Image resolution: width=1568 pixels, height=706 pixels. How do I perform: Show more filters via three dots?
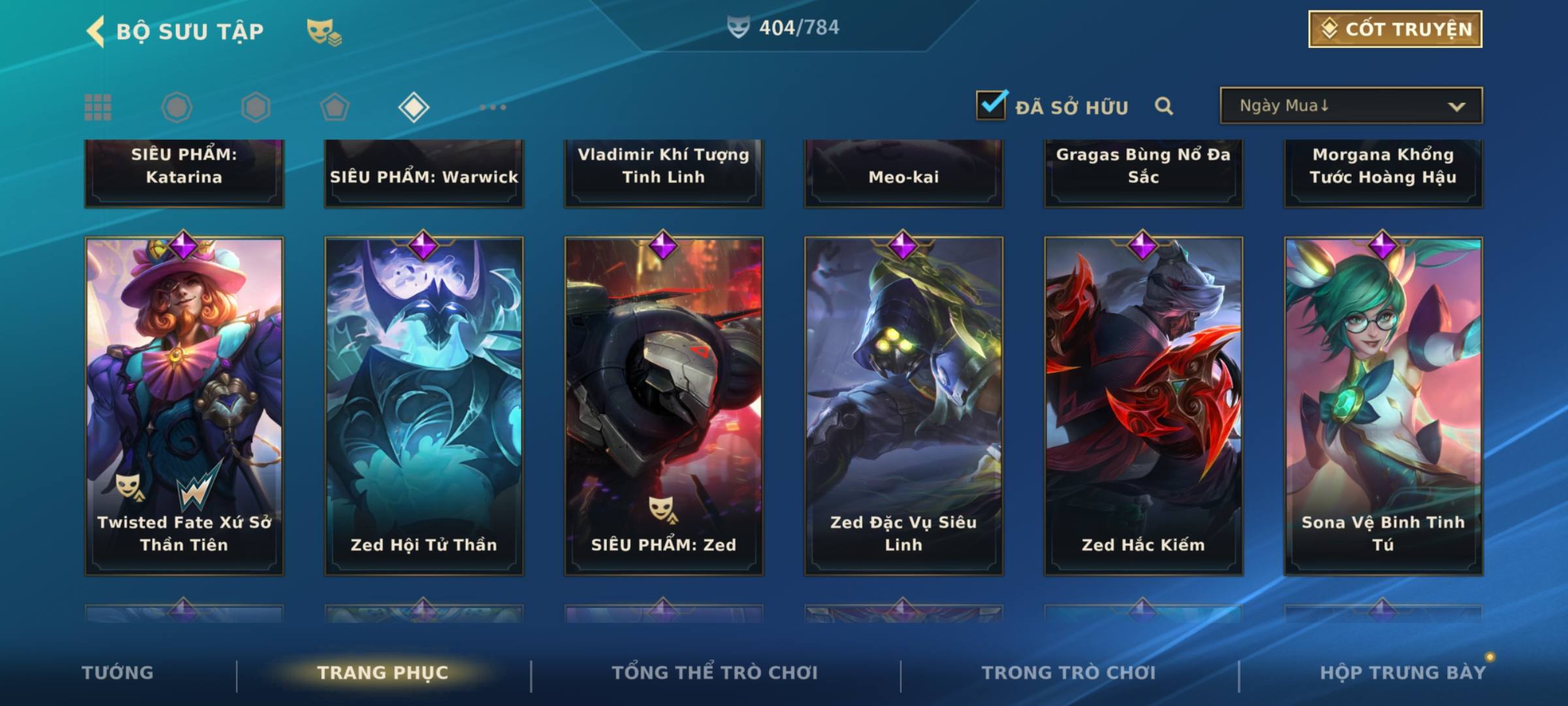493,107
